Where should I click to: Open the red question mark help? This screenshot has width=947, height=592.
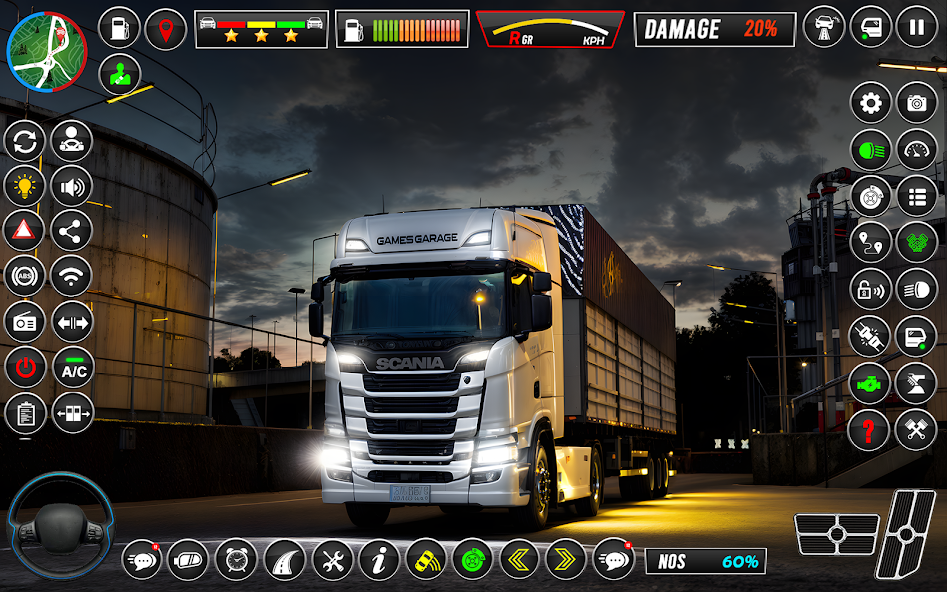[x=869, y=430]
